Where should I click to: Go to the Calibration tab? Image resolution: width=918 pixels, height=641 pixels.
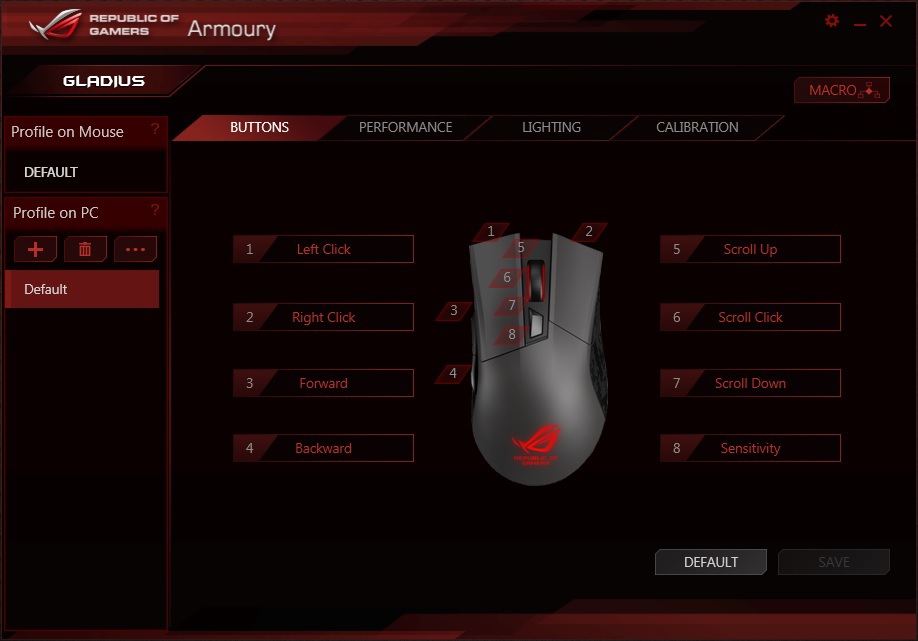tap(697, 127)
